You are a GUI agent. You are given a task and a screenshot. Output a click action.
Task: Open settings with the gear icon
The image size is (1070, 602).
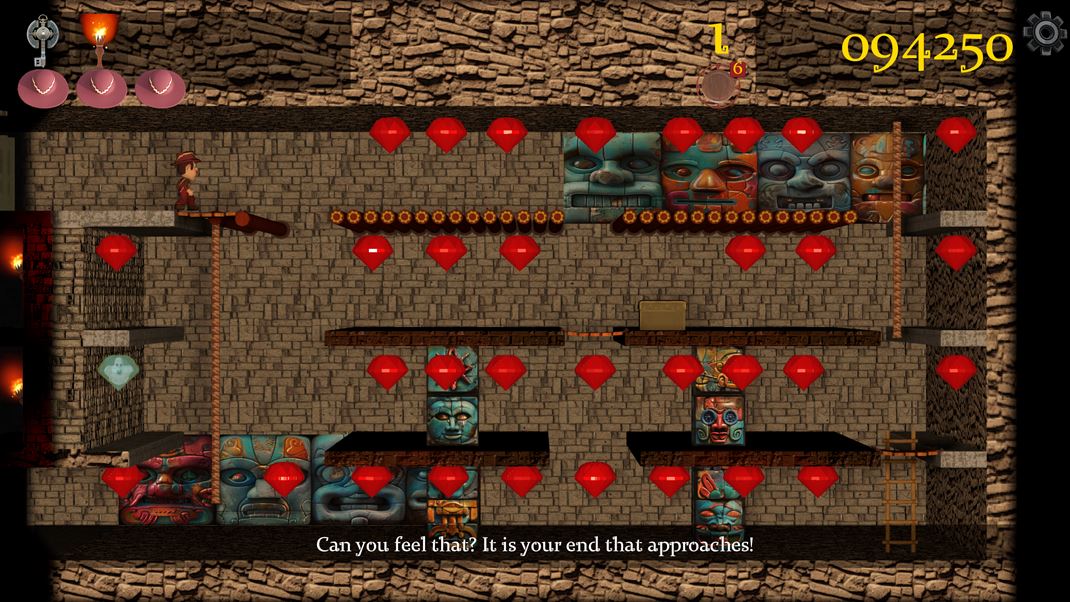click(x=1044, y=33)
